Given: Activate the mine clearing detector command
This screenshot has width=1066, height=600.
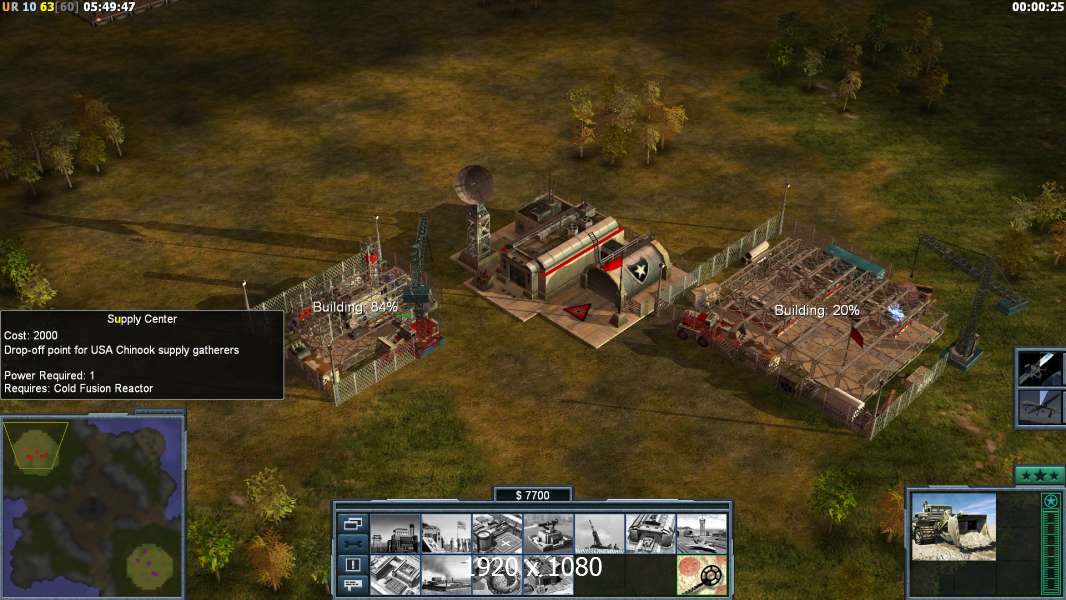Looking at the screenshot, I should (702, 575).
